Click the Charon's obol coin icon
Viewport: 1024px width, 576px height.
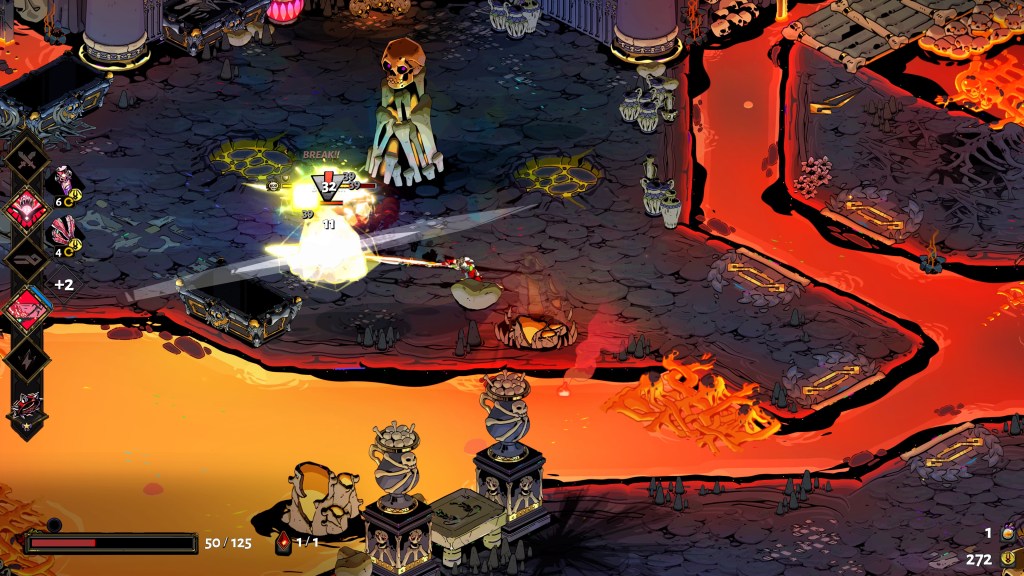tap(1008, 559)
